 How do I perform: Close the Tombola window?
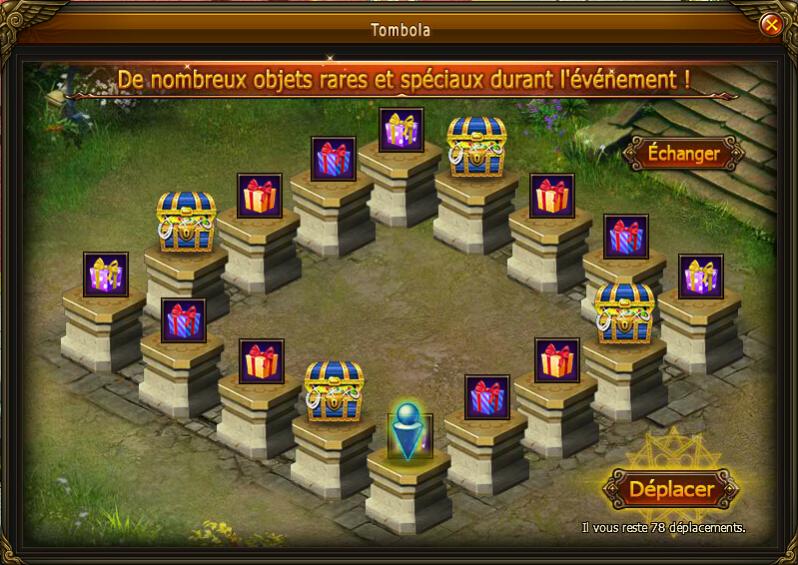[x=770, y=24]
